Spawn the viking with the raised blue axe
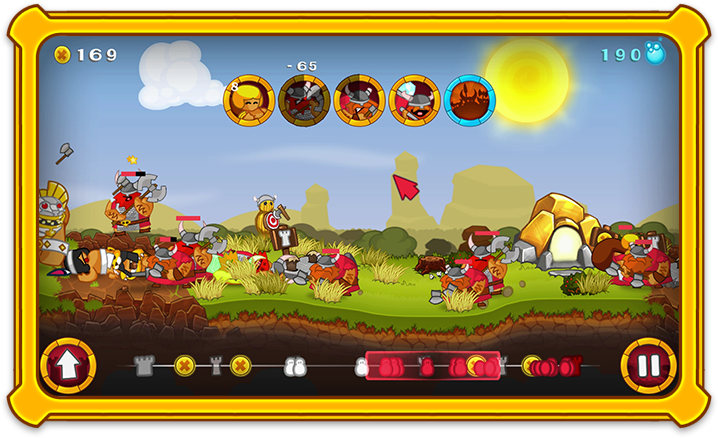The width and height of the screenshot is (718, 438). tap(414, 100)
